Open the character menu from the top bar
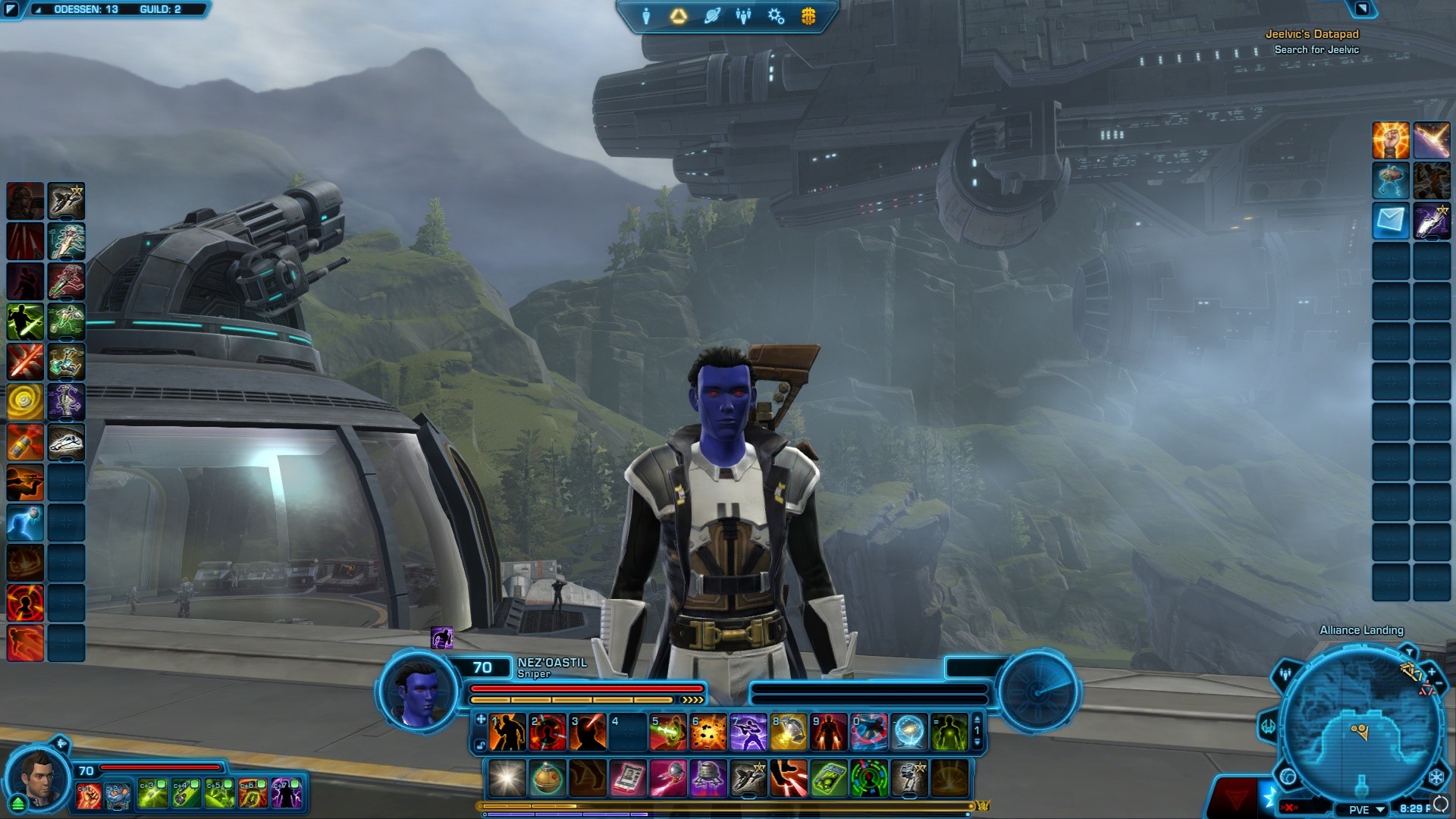Viewport: 1456px width, 819px height. (x=646, y=16)
